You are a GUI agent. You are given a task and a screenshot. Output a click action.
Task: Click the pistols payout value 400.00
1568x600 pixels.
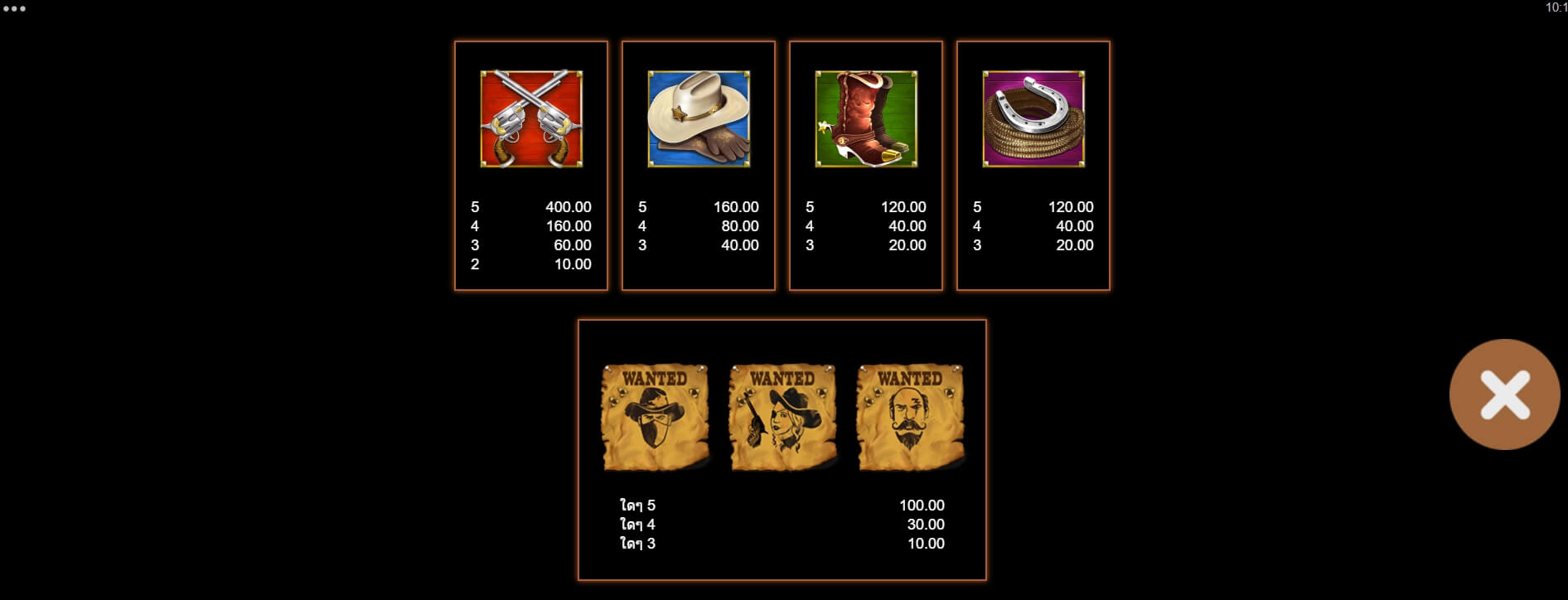568,207
